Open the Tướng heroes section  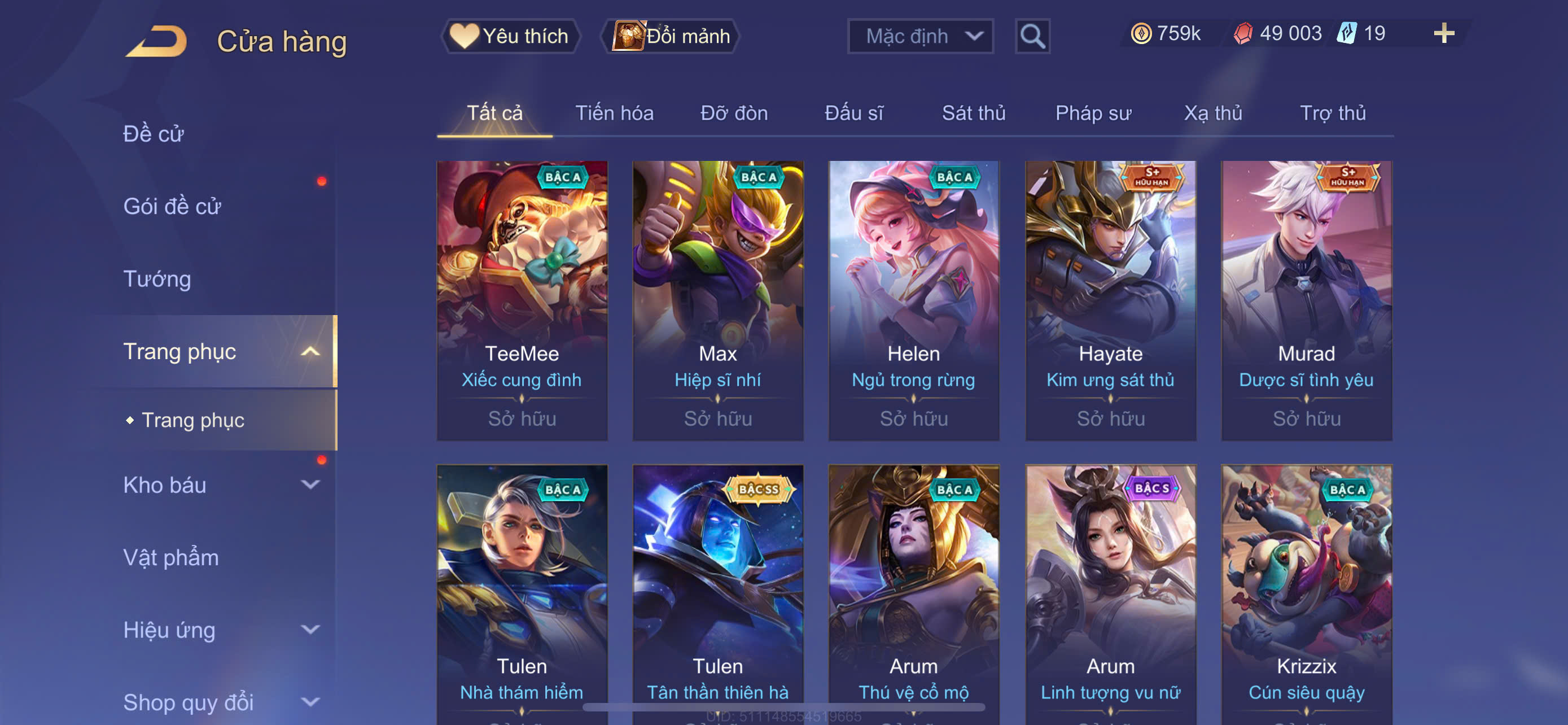tap(157, 279)
